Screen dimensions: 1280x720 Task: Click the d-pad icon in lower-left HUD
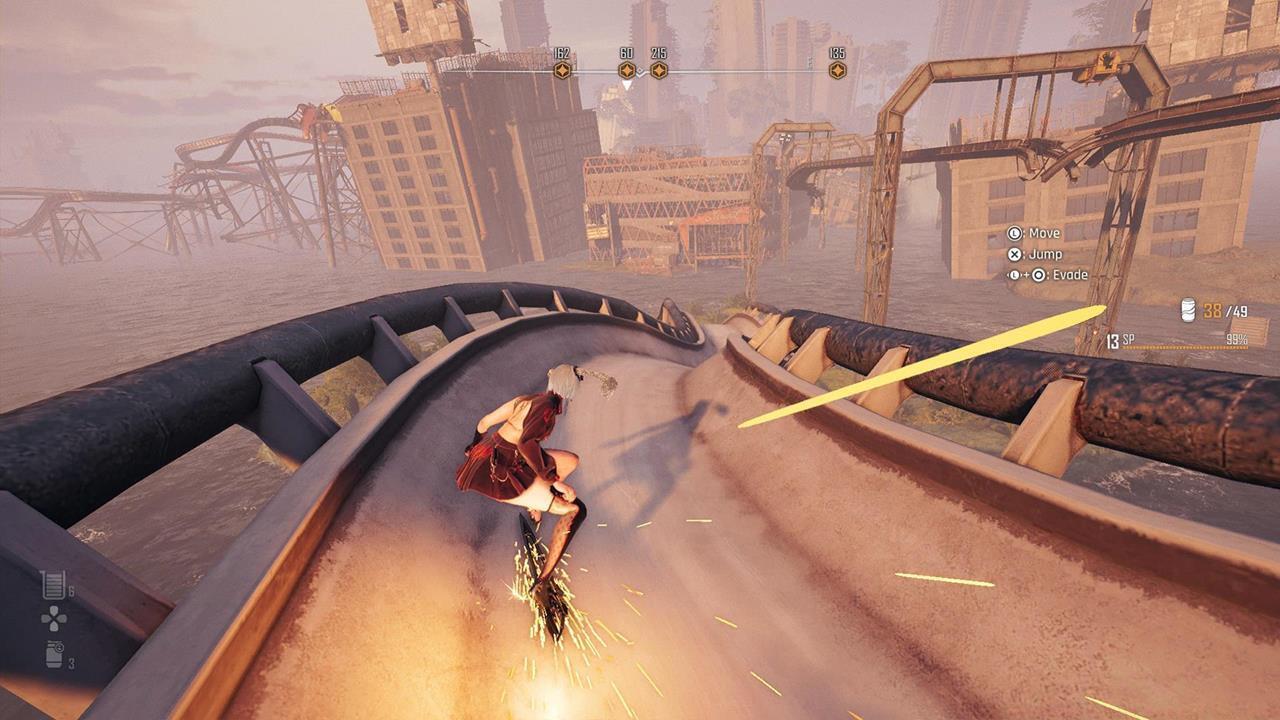[54, 618]
